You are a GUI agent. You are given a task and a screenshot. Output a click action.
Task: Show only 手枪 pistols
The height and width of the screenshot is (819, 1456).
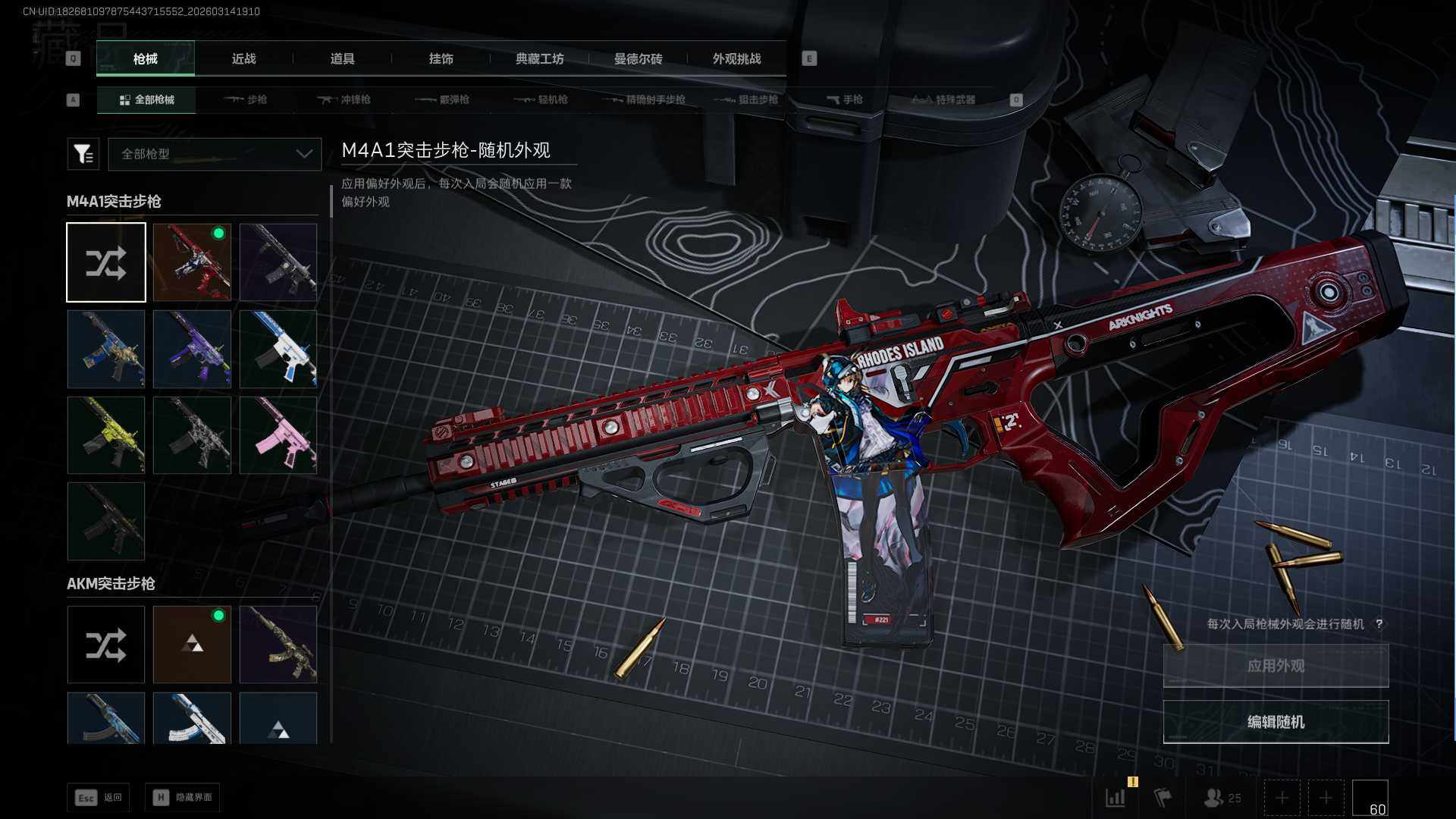point(845,99)
